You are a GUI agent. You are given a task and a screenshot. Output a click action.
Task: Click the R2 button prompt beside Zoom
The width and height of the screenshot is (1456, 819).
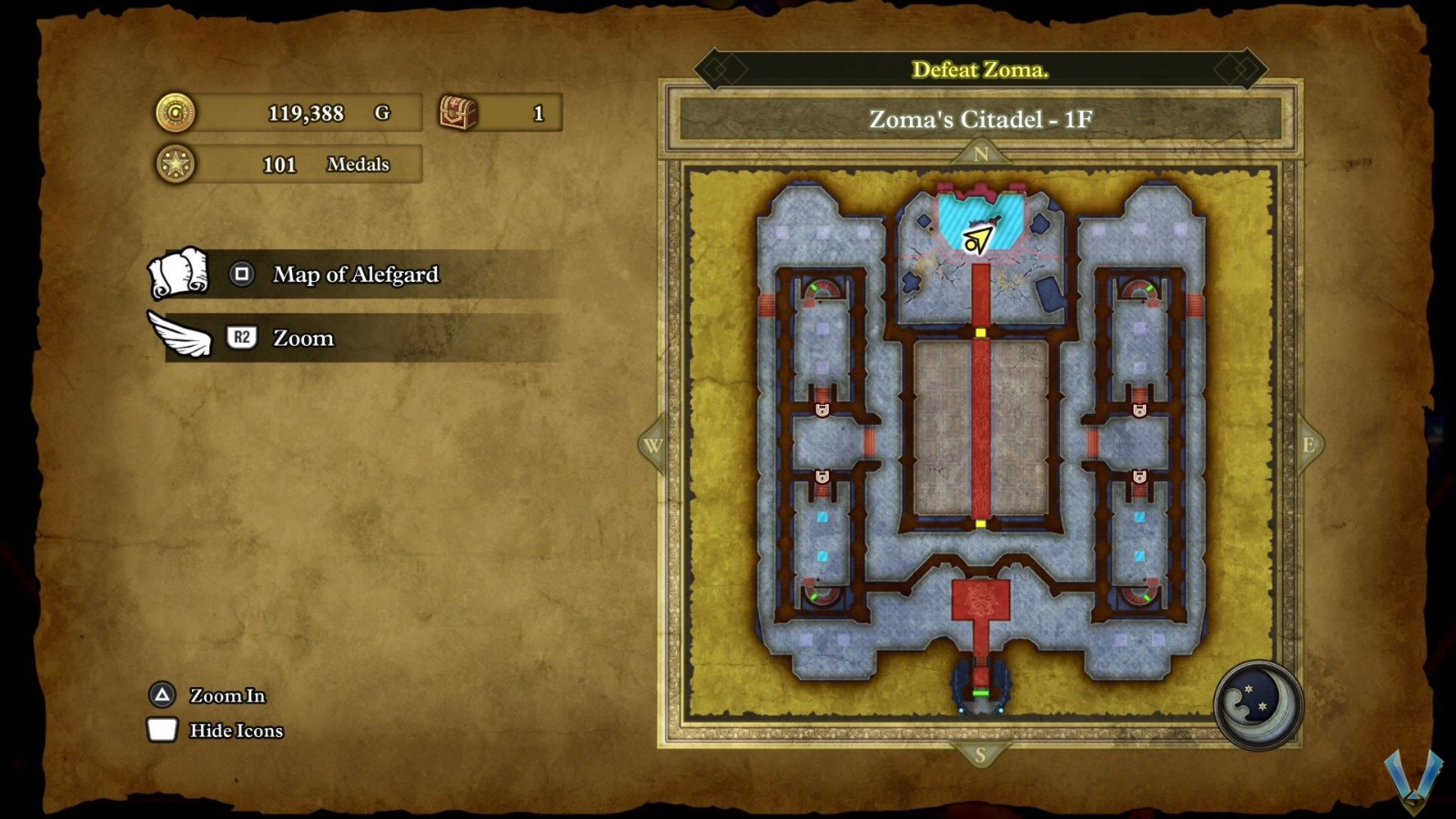tap(241, 338)
